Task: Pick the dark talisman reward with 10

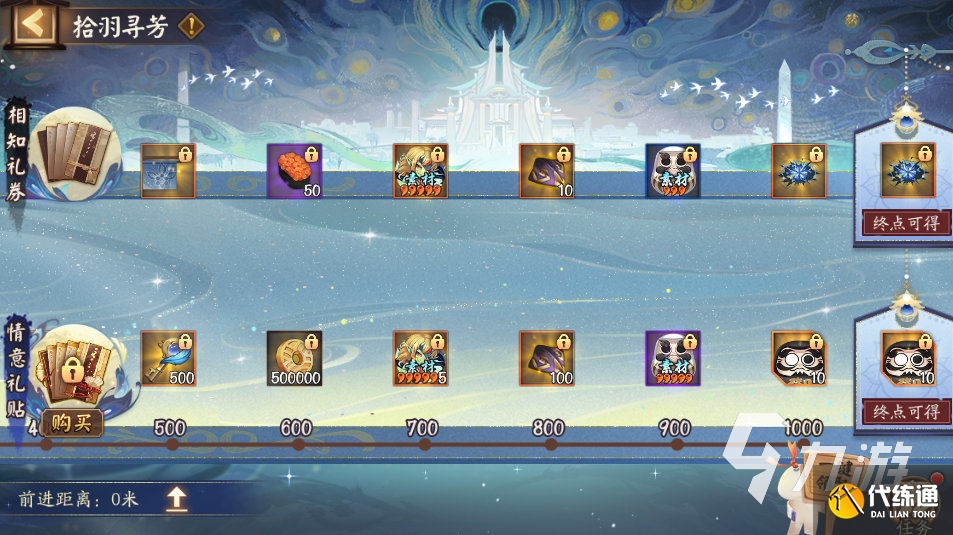Action: point(546,171)
